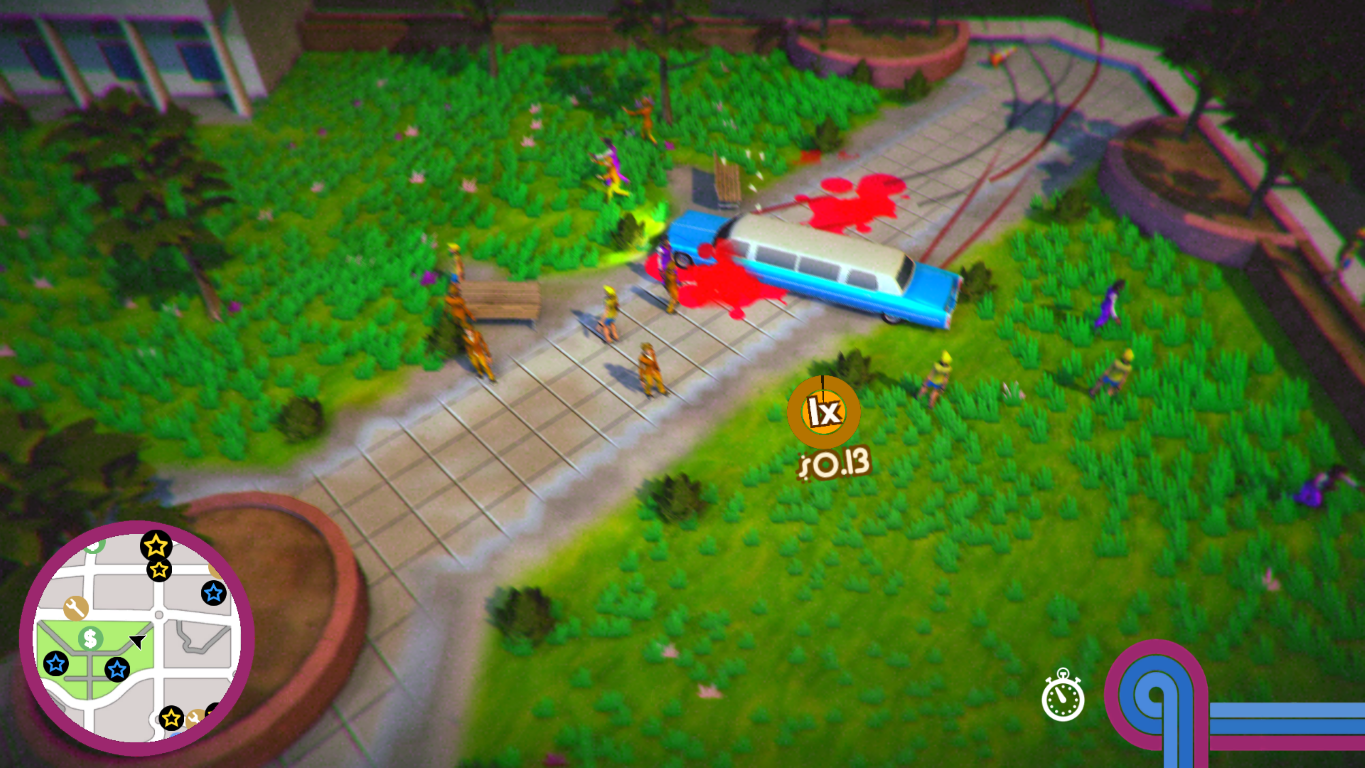This screenshot has width=1365, height=768.
Task: Click the green dollar sign shop icon on the minimap
Action: (x=89, y=639)
